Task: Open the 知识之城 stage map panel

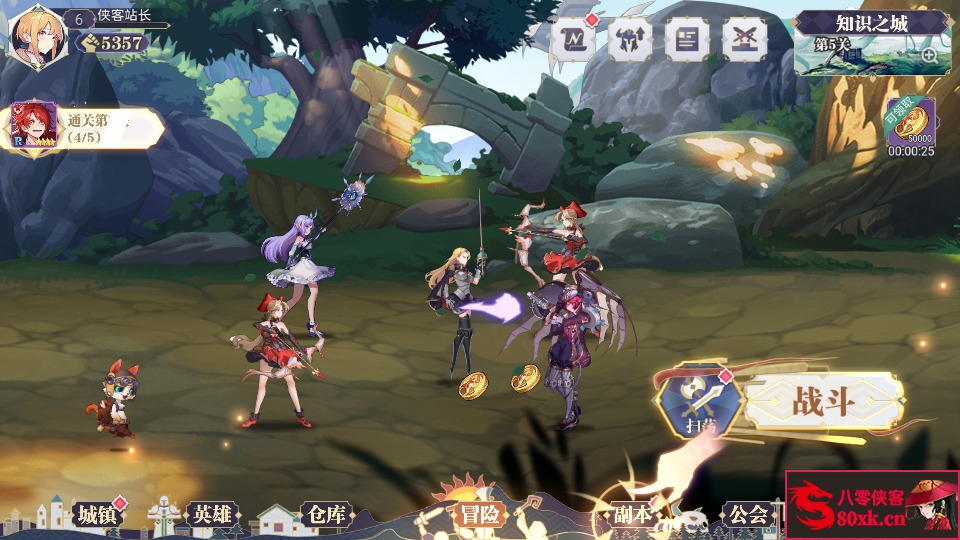Action: [872, 42]
